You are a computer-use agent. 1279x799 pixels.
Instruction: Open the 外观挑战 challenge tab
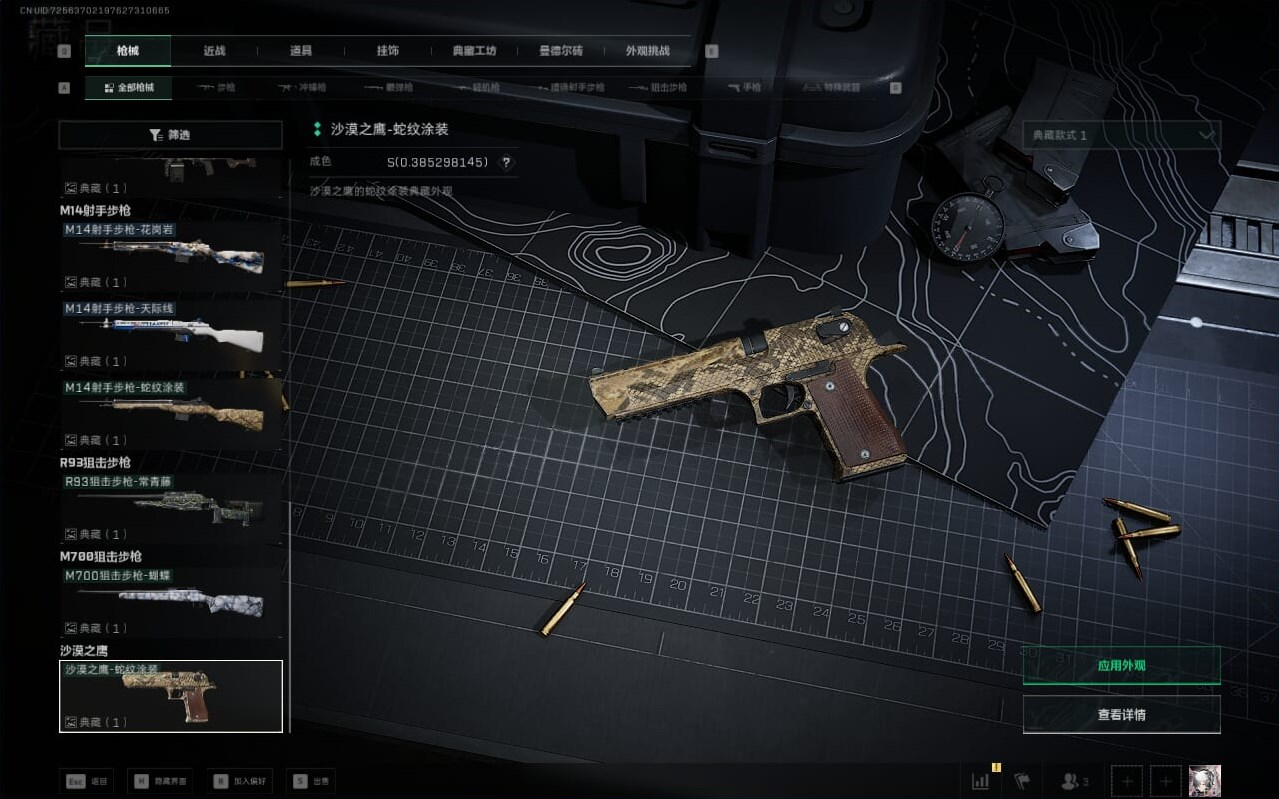pos(647,50)
